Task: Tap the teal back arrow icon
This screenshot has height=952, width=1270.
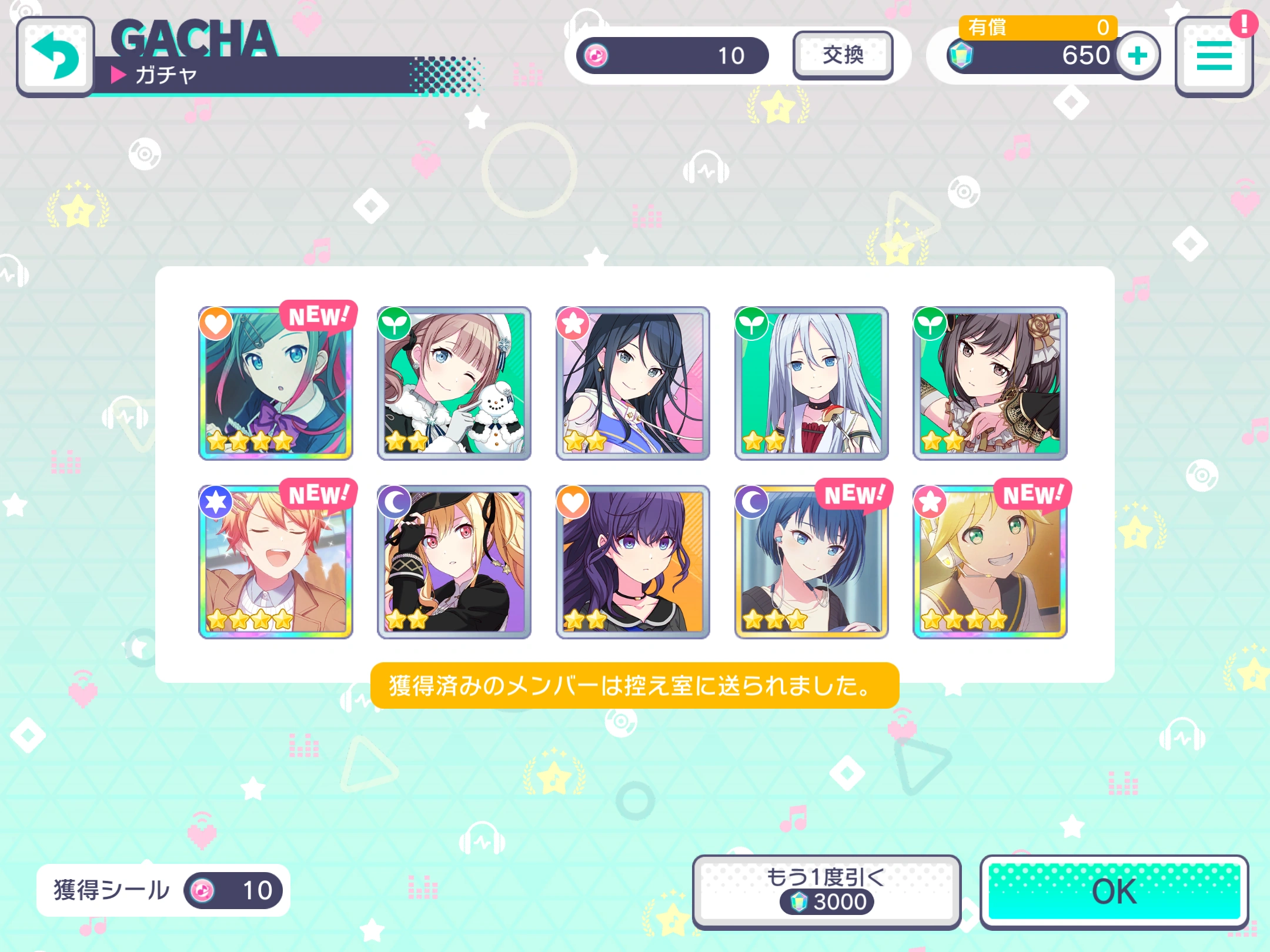Action: (x=55, y=56)
